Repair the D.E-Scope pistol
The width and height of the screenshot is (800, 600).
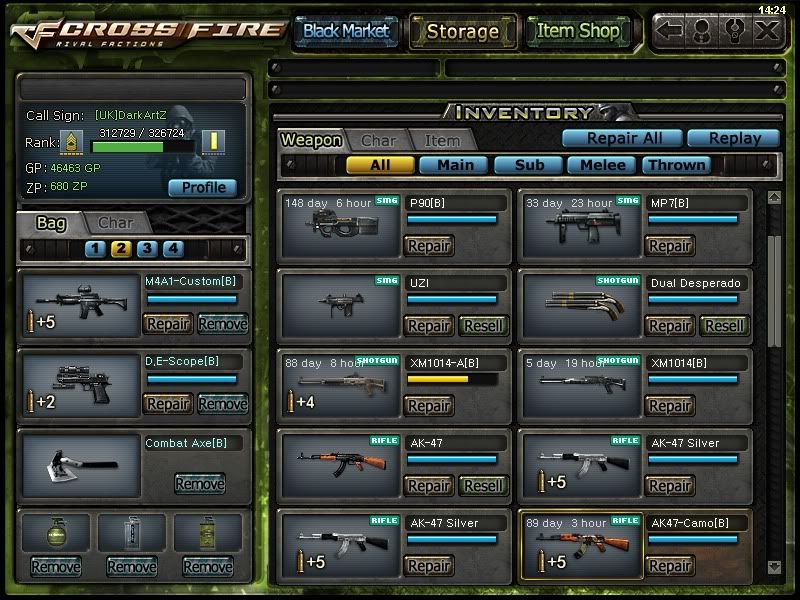click(x=168, y=403)
